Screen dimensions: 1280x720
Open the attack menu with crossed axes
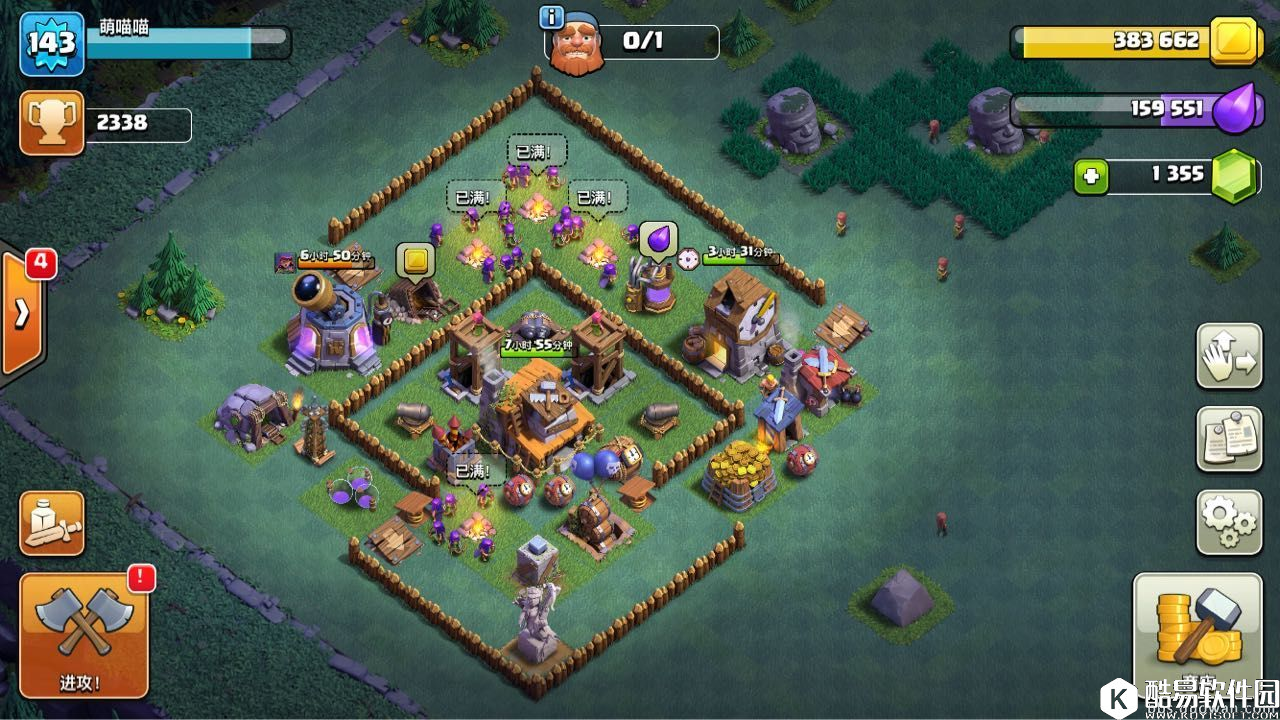[84, 634]
